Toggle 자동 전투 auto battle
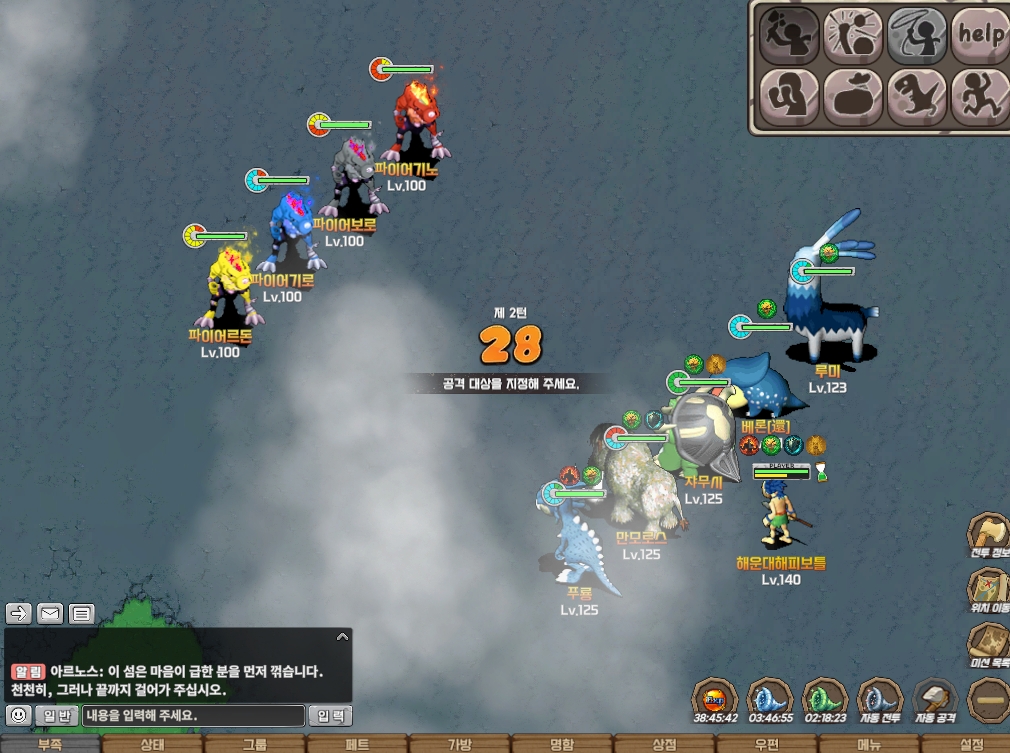Image resolution: width=1010 pixels, height=753 pixels. click(x=881, y=698)
